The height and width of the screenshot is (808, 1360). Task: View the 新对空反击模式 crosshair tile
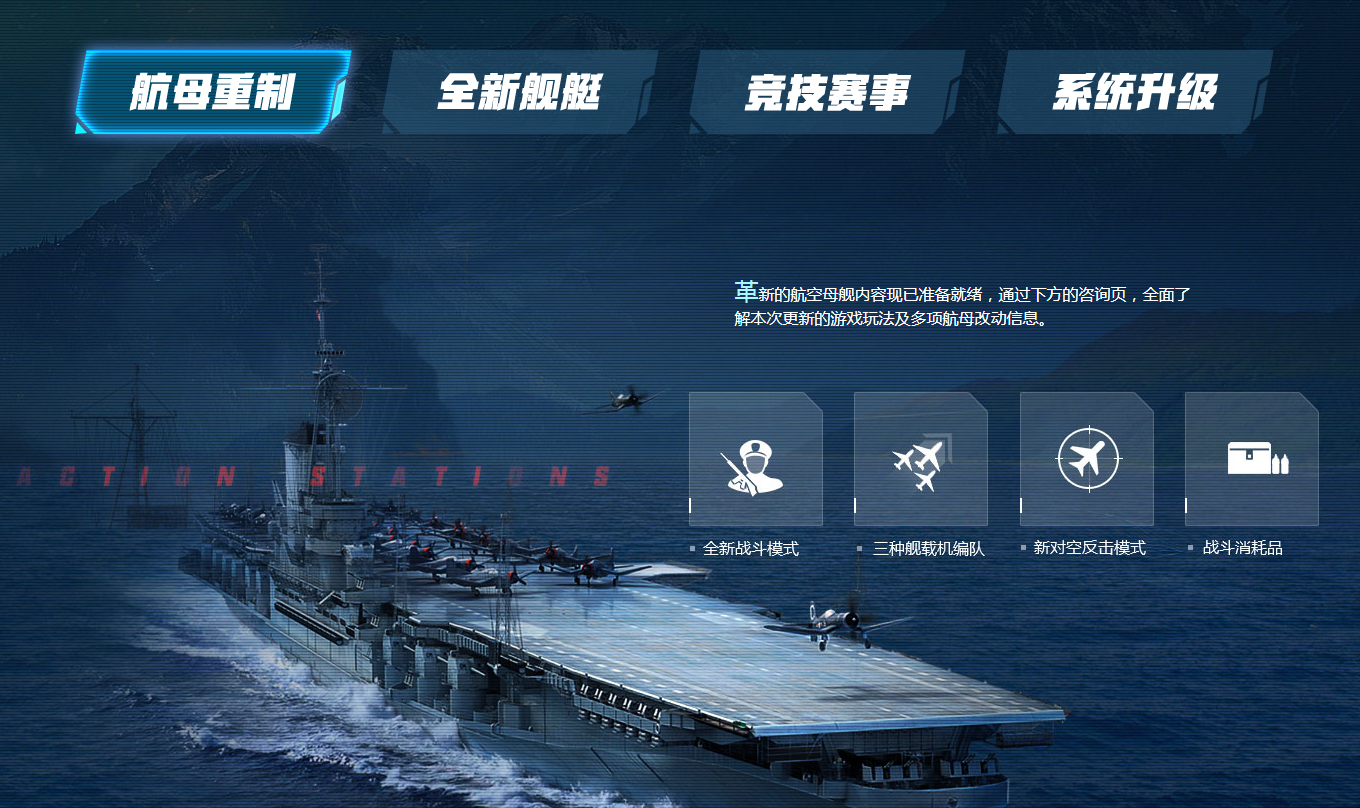pos(1086,459)
